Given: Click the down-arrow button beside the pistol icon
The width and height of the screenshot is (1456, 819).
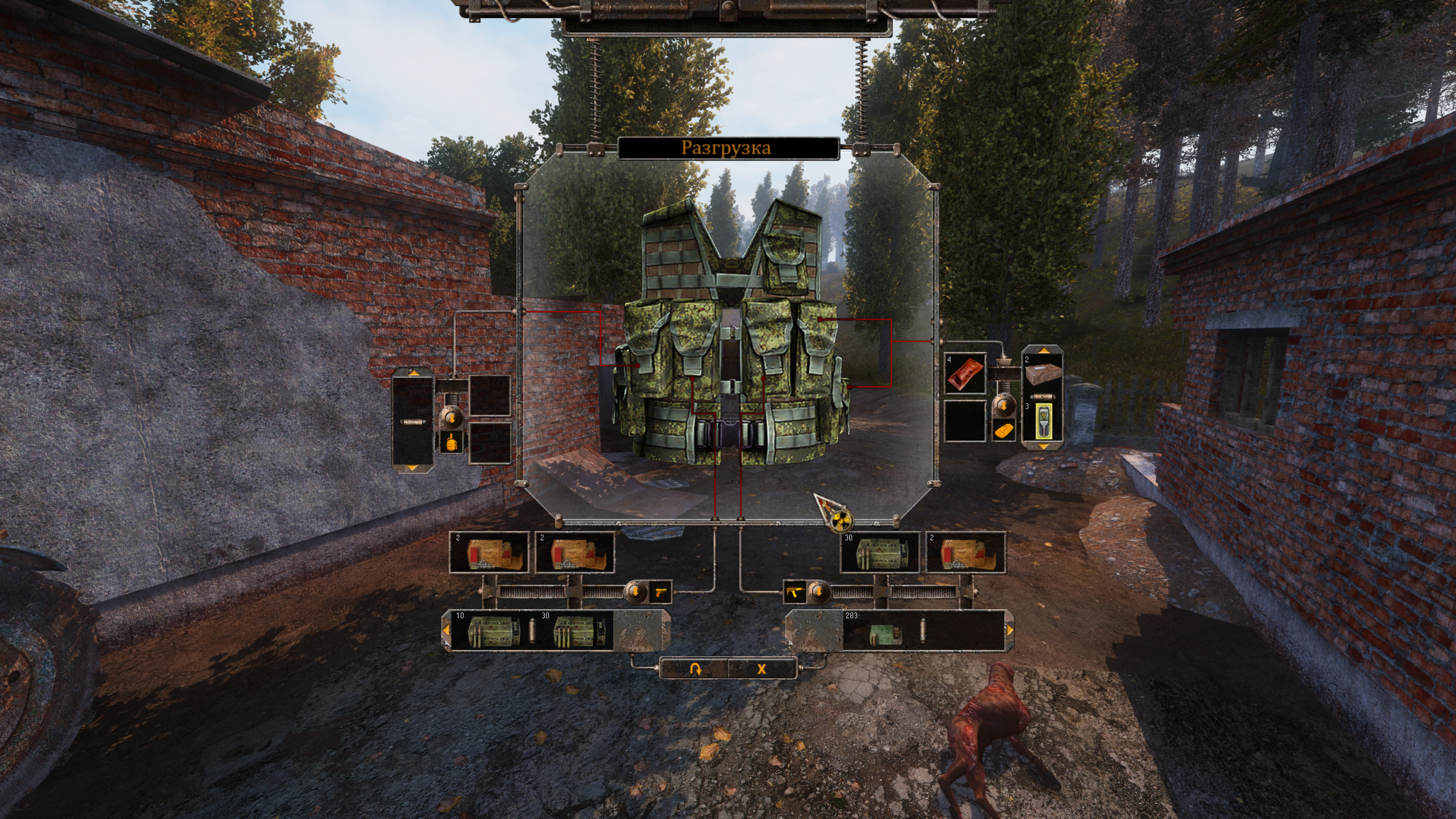Looking at the screenshot, I should 635,592.
